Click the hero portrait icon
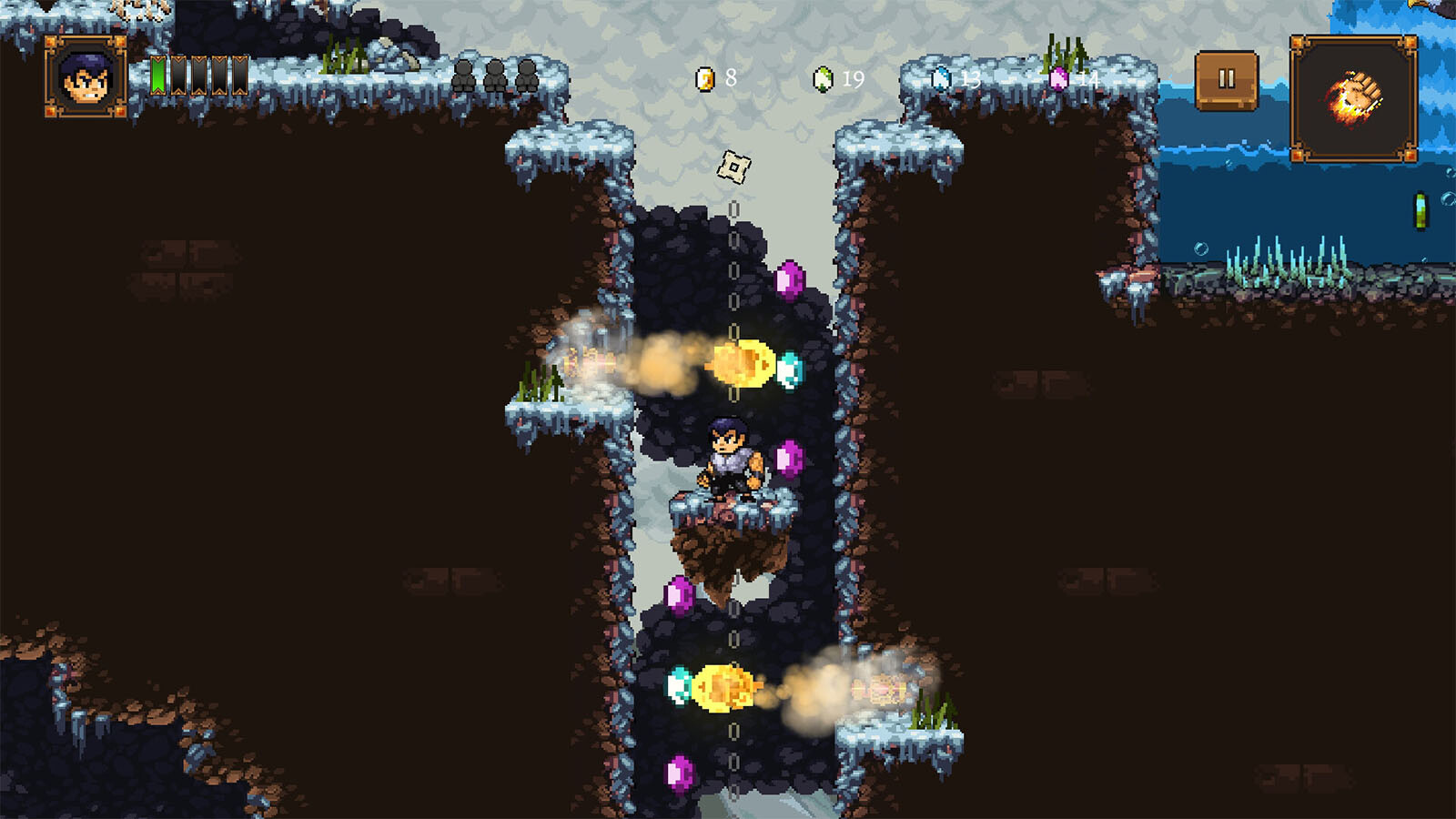This screenshot has width=1456, height=819. point(86,78)
